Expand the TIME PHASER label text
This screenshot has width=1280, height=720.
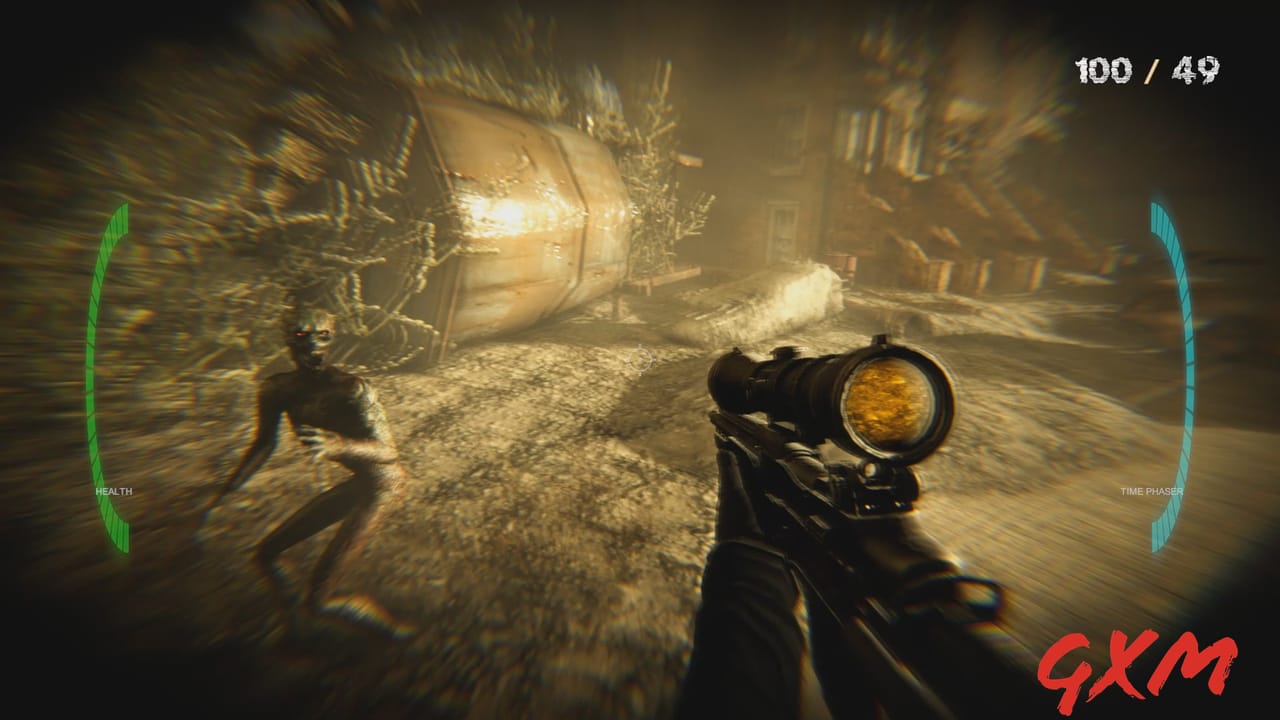point(1151,491)
